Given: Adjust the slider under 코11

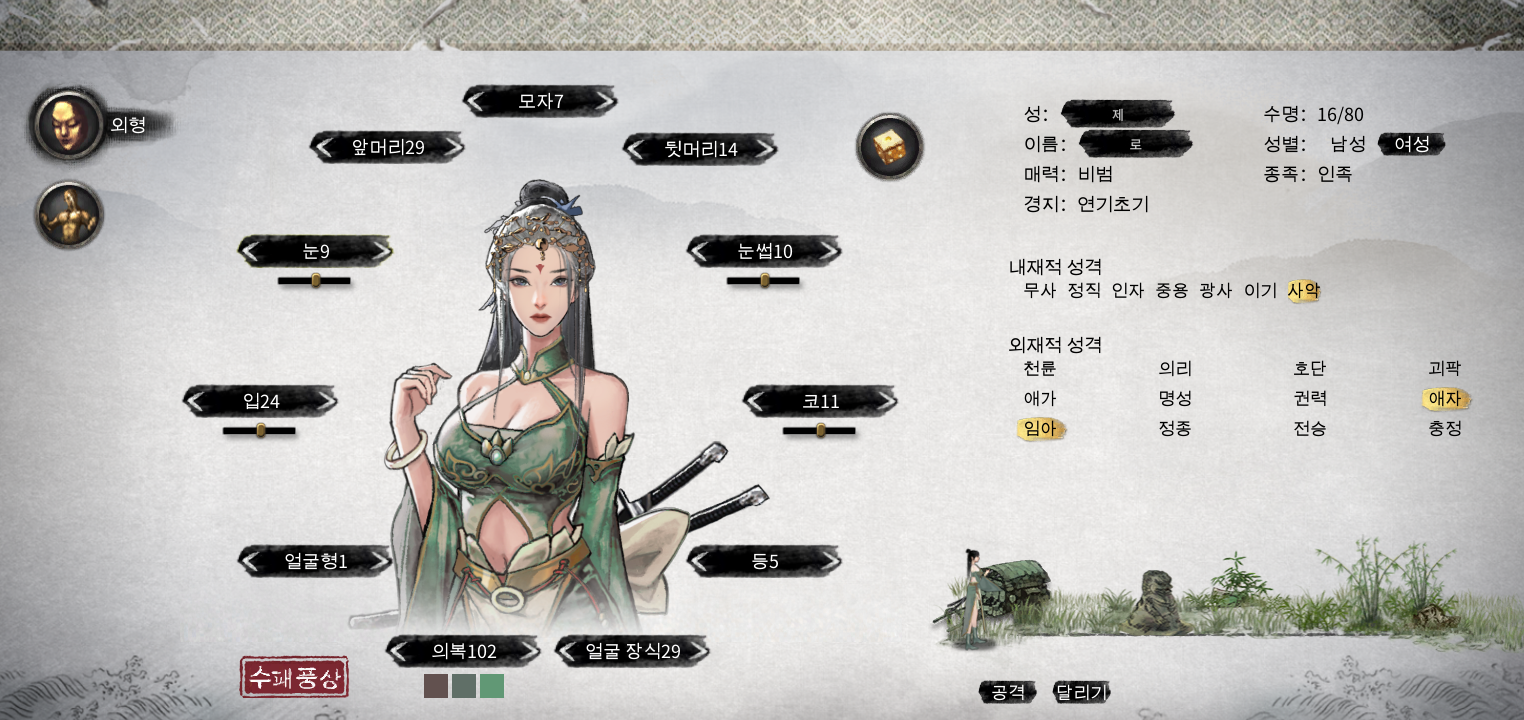Looking at the screenshot, I should 820,431.
